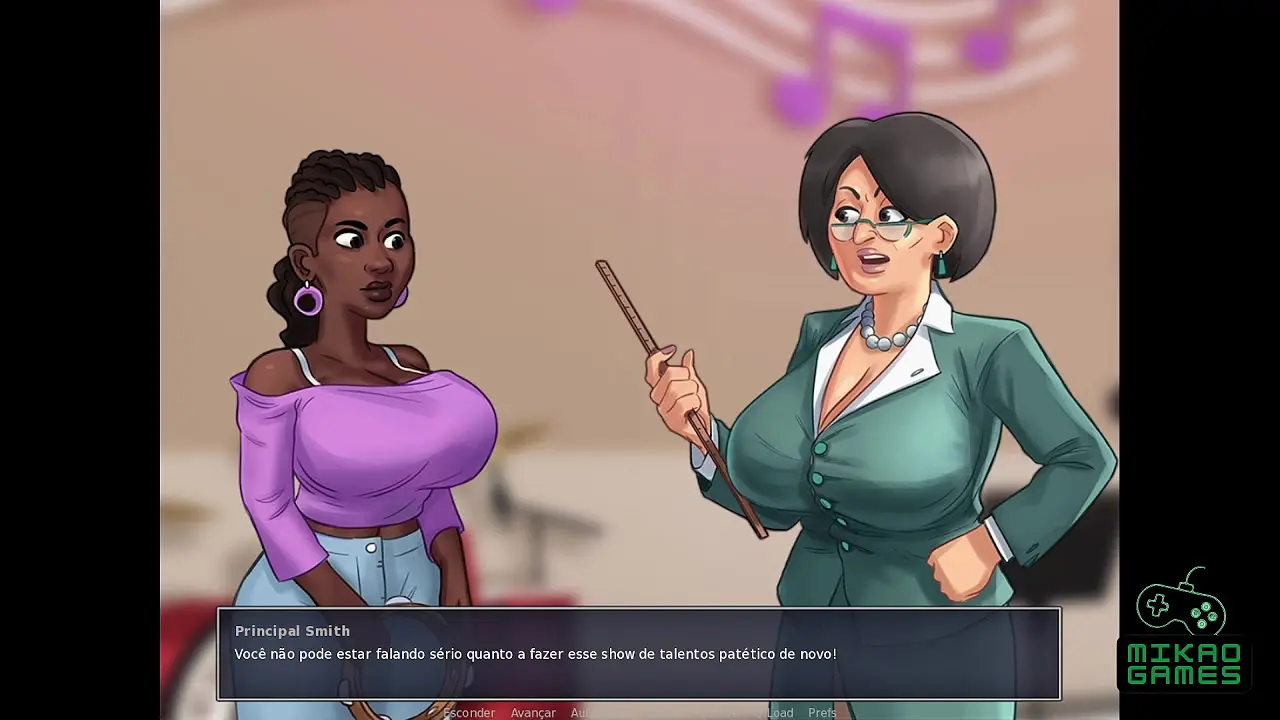Image resolution: width=1280 pixels, height=720 pixels.
Task: Select Avançar to skip dialogue
Action: 533,712
